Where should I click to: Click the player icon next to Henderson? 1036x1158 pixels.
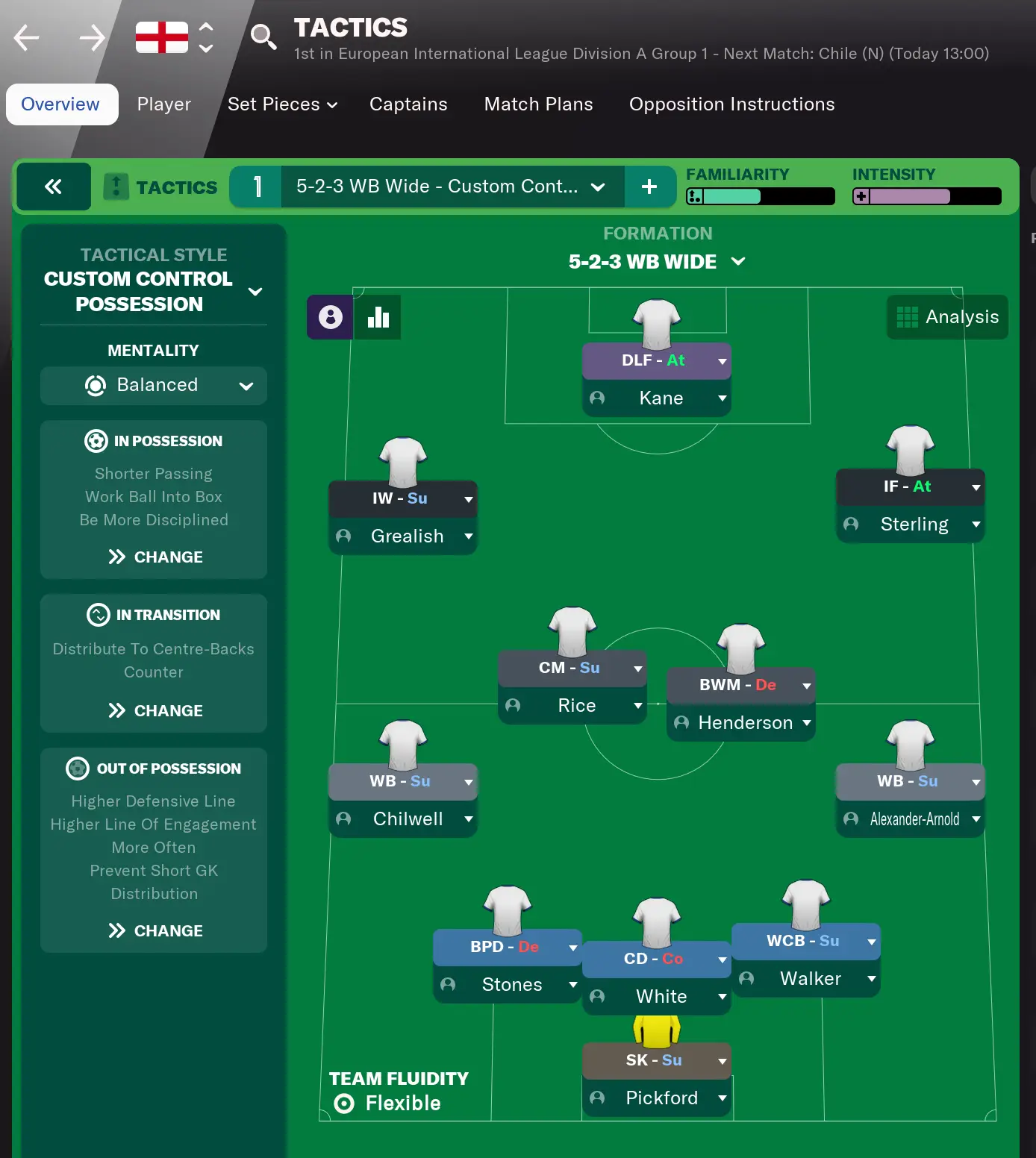(x=680, y=722)
